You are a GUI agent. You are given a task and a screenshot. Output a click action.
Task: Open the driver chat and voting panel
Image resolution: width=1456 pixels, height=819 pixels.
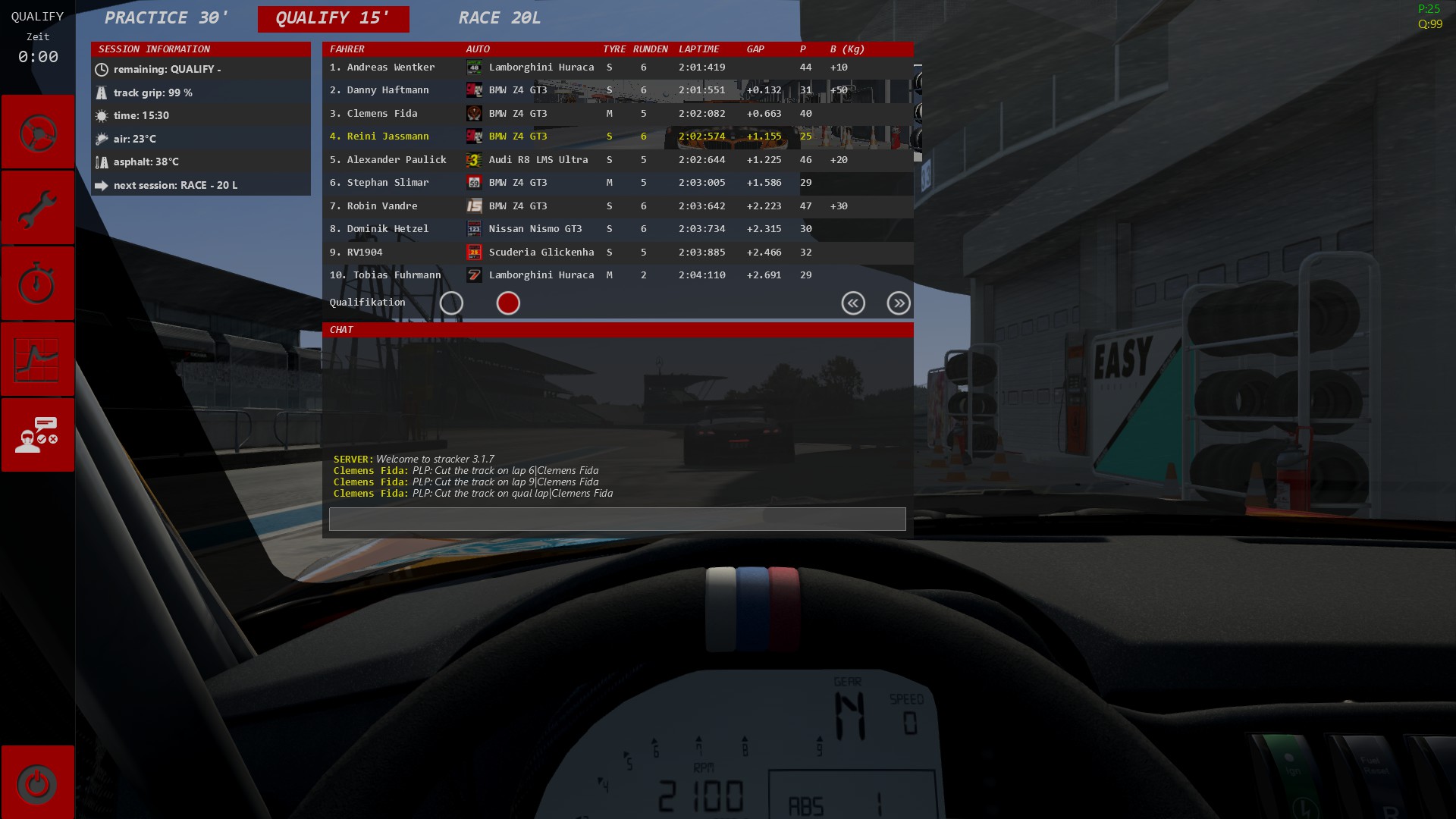[x=37, y=435]
